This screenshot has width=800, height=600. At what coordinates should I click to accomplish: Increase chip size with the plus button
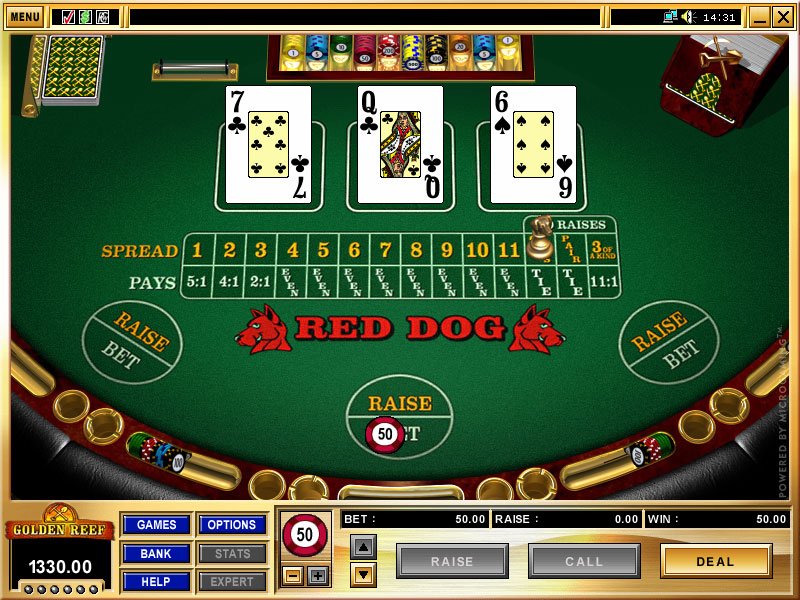pos(317,575)
